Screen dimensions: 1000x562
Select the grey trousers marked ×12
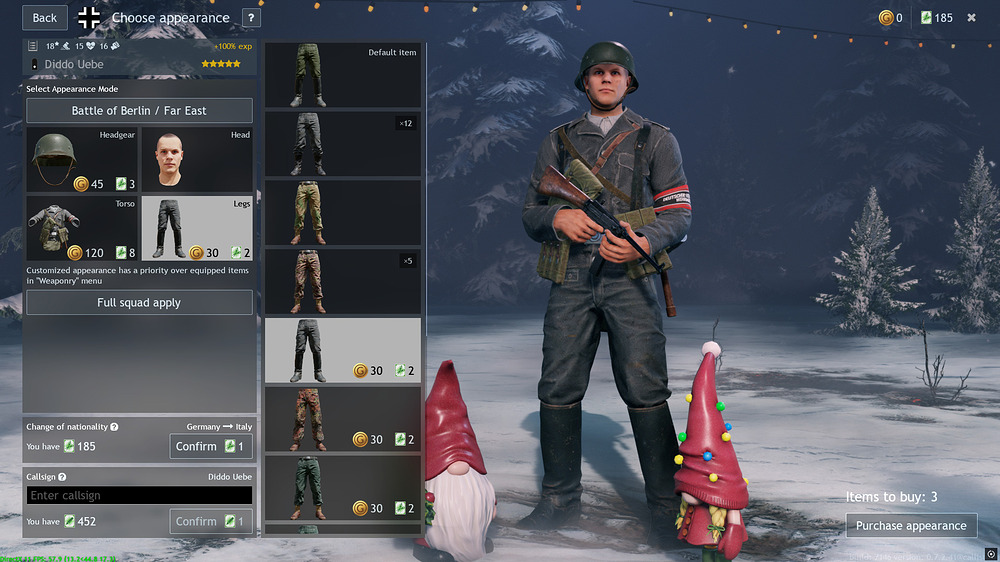pos(343,144)
